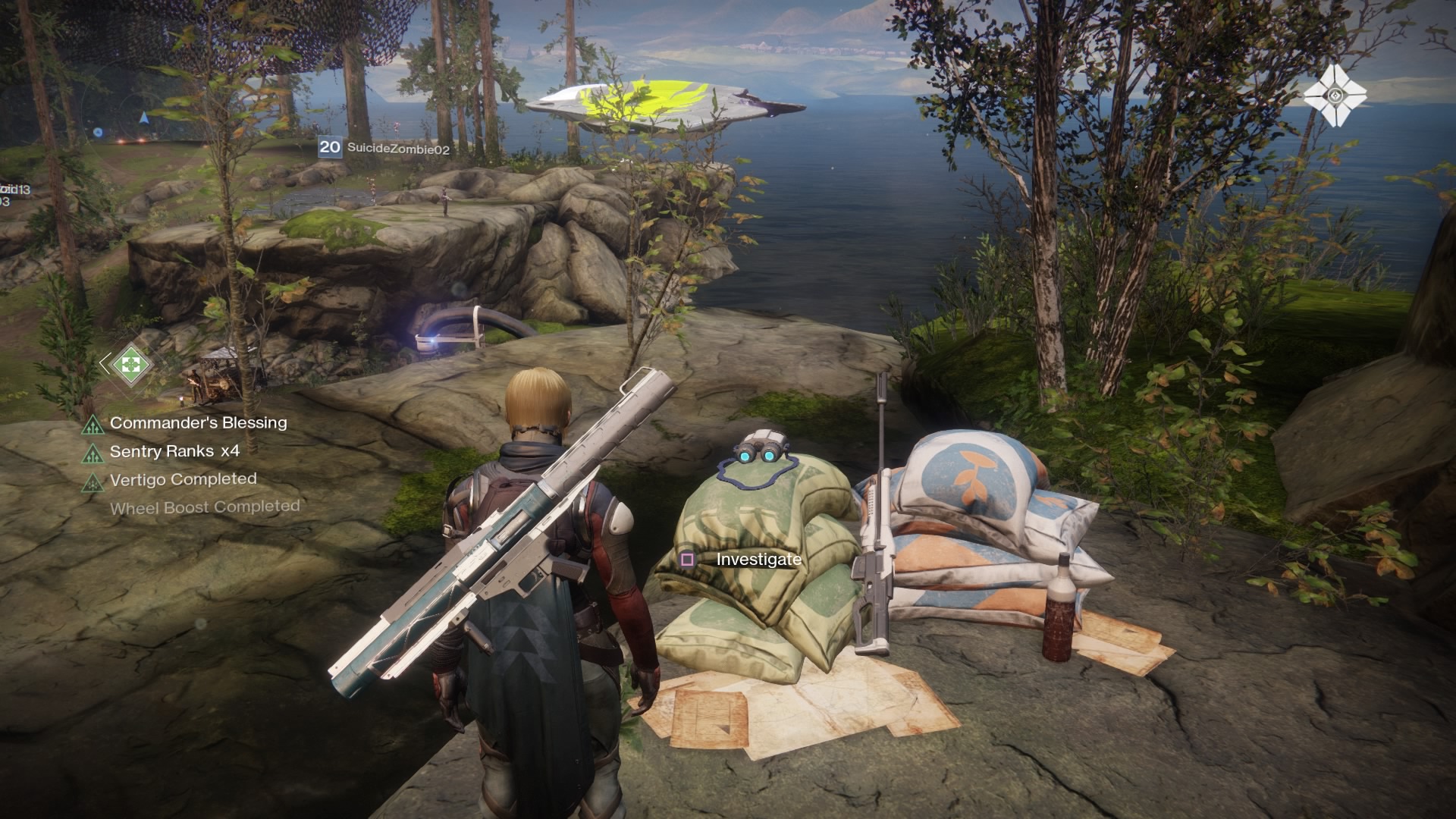
Task: Click the green diamond emblem above the buffs
Action: coord(131,364)
